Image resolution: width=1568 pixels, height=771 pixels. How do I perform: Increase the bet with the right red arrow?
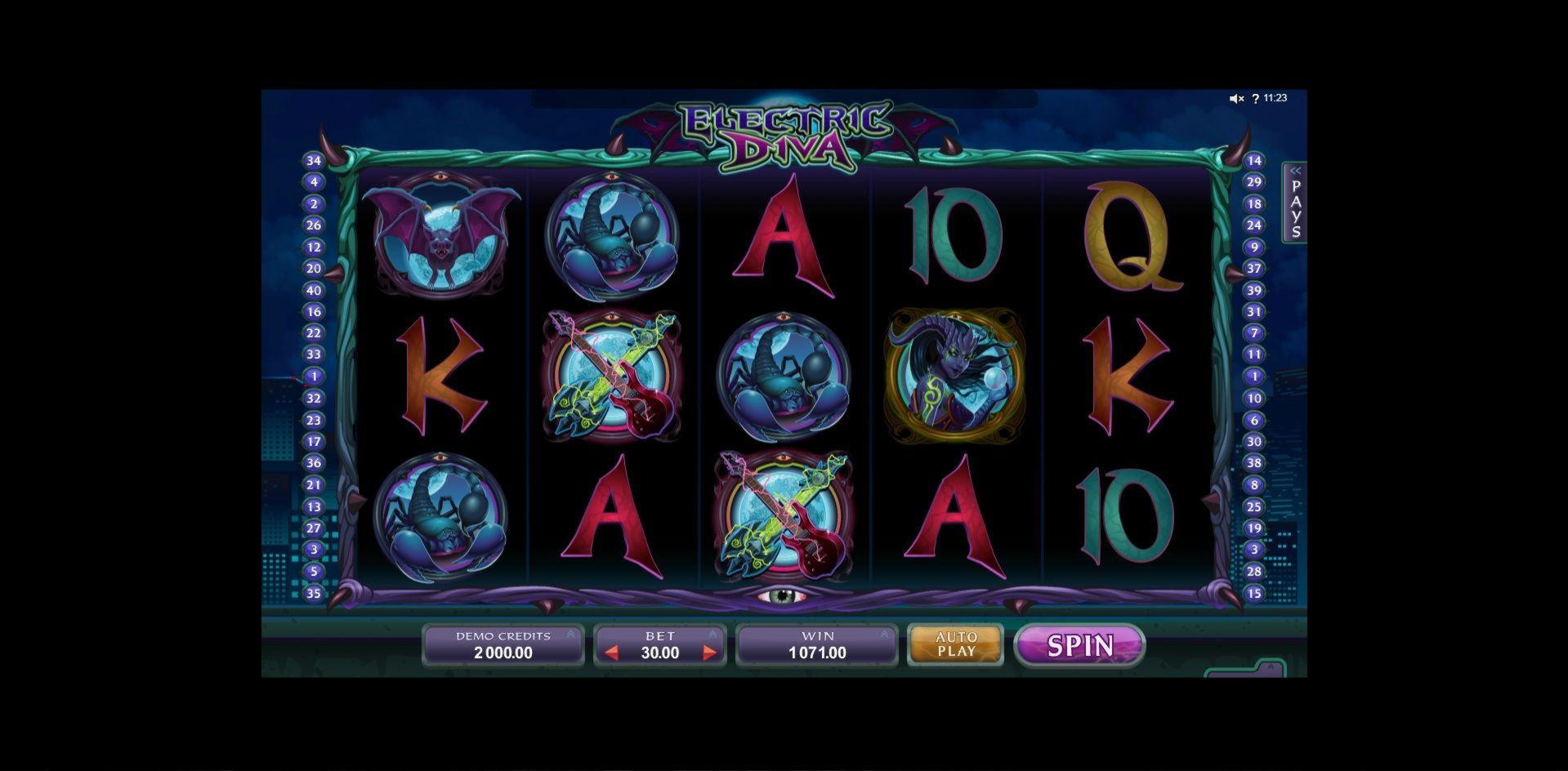(709, 653)
